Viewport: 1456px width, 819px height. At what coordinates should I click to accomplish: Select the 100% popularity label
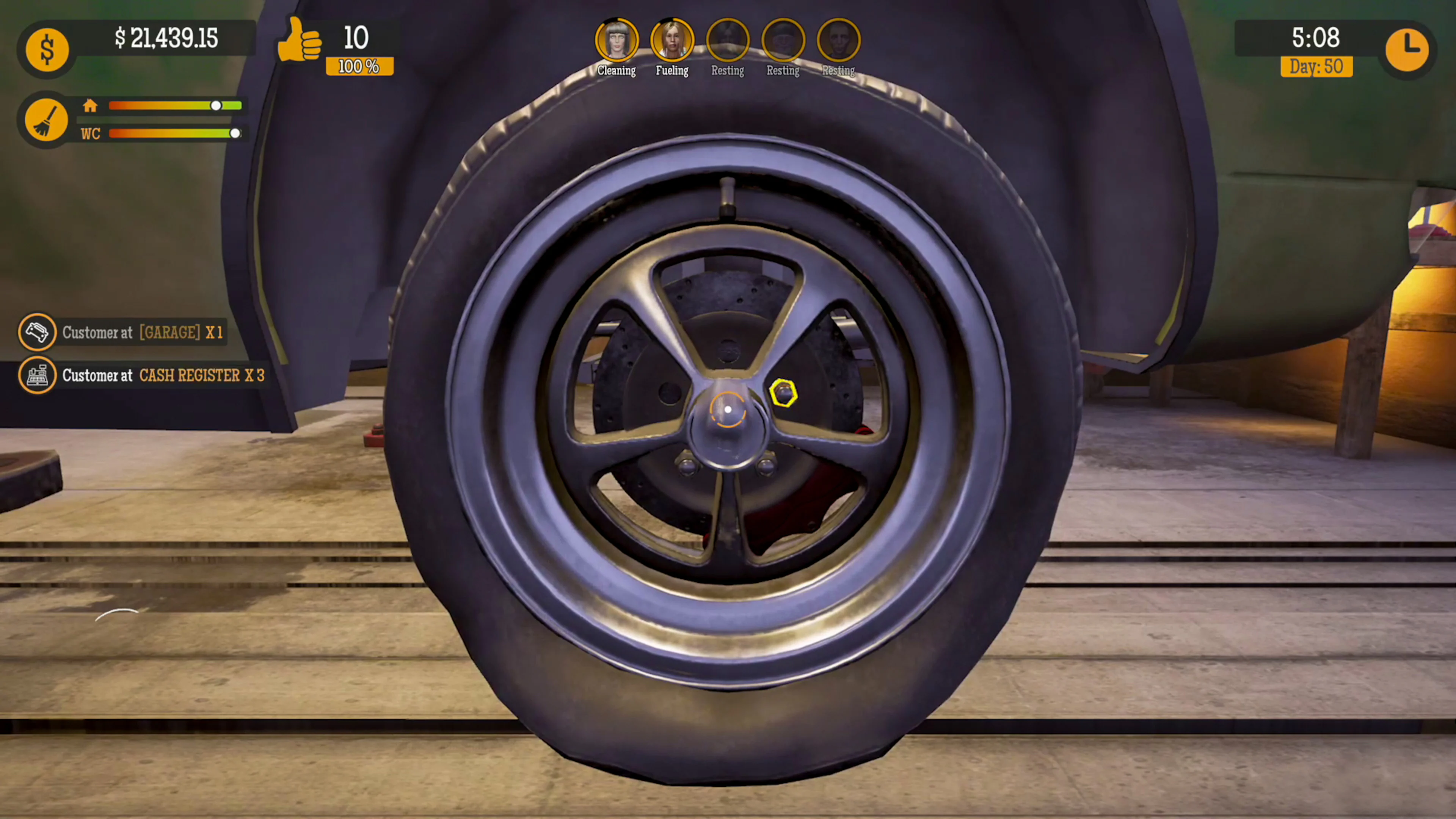coord(358,66)
